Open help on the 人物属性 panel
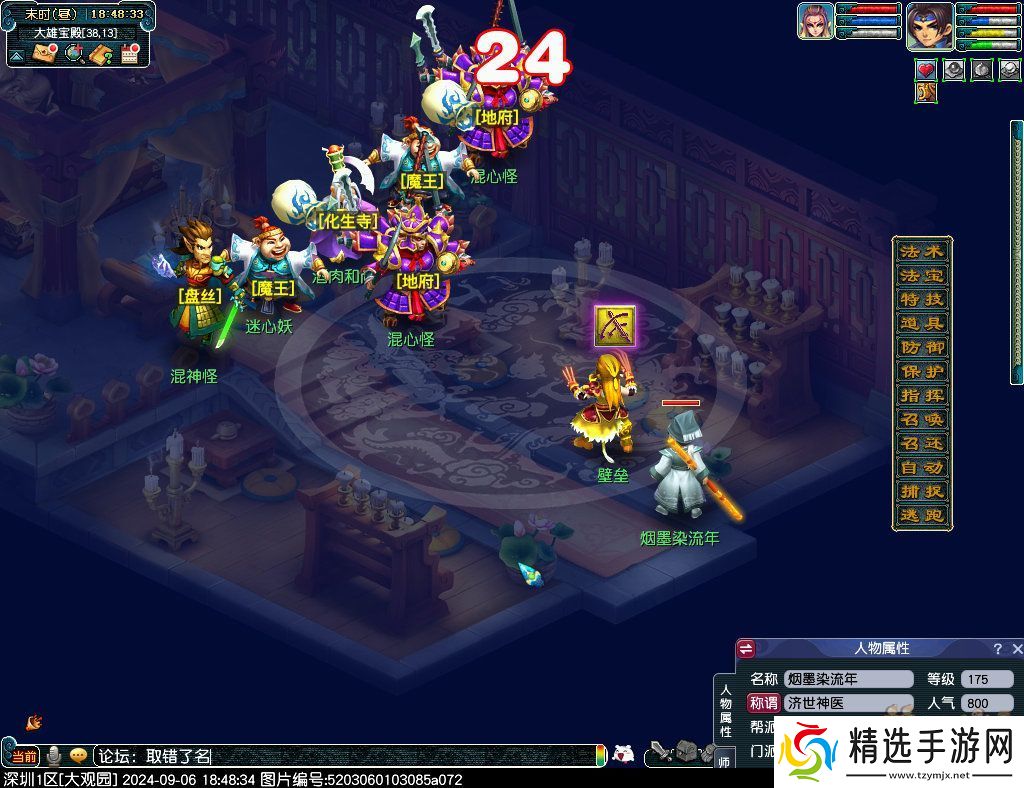 997,649
